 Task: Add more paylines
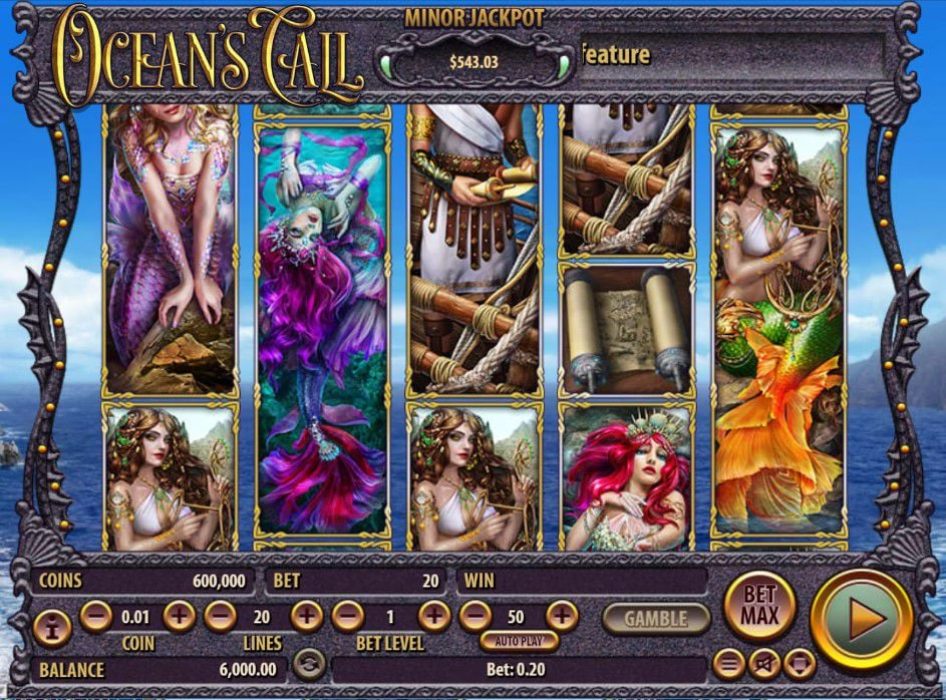(x=306, y=616)
